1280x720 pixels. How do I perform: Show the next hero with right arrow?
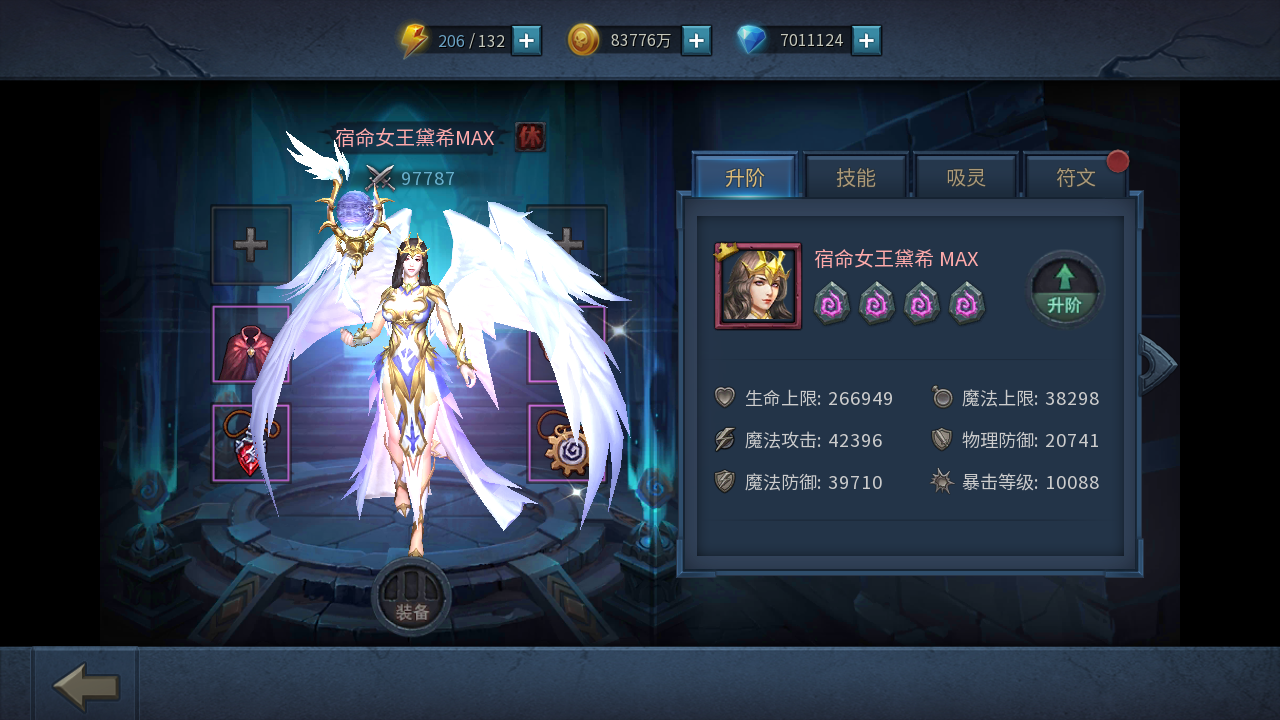tap(1157, 364)
